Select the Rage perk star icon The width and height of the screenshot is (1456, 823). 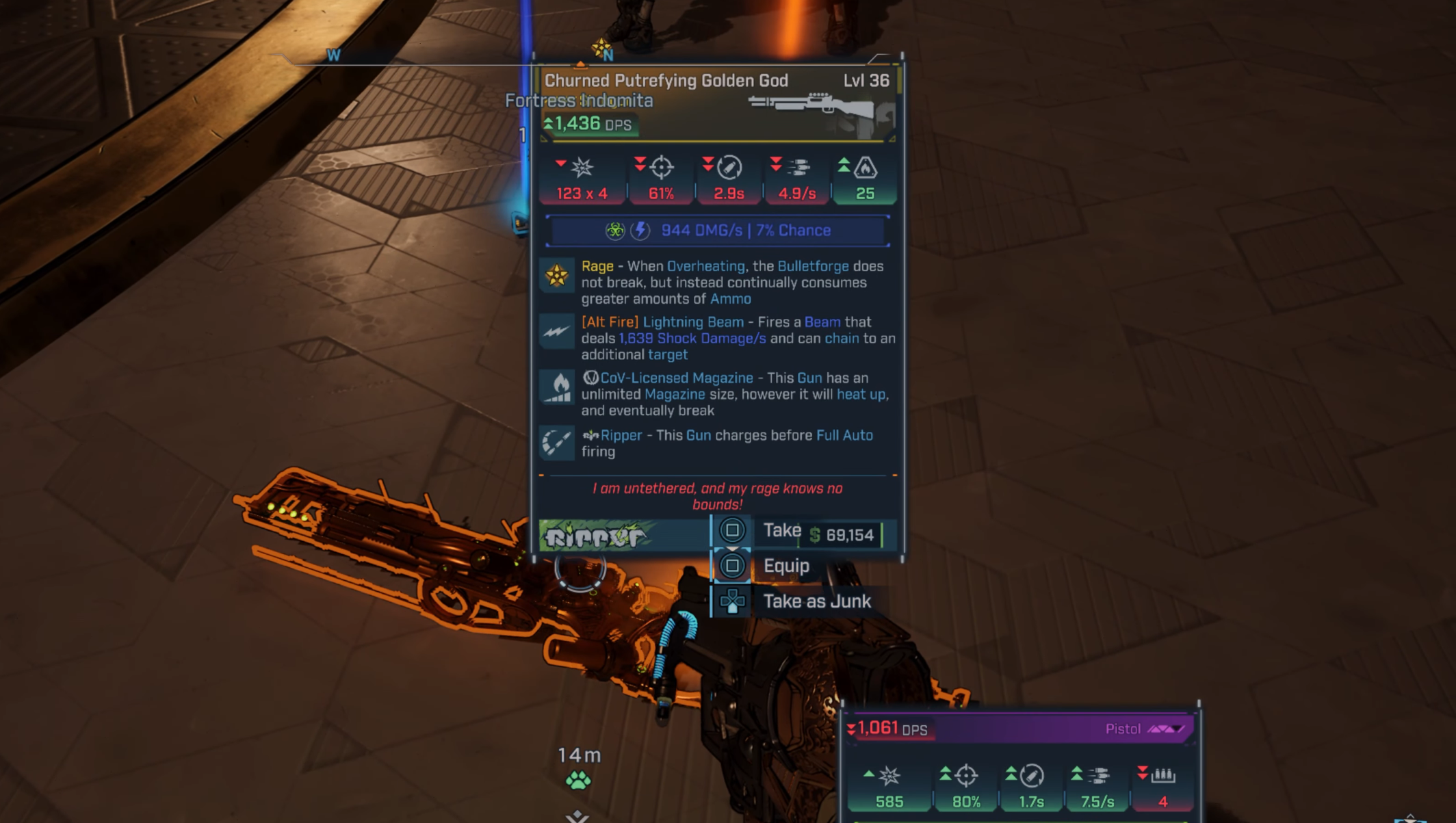pyautogui.click(x=557, y=276)
